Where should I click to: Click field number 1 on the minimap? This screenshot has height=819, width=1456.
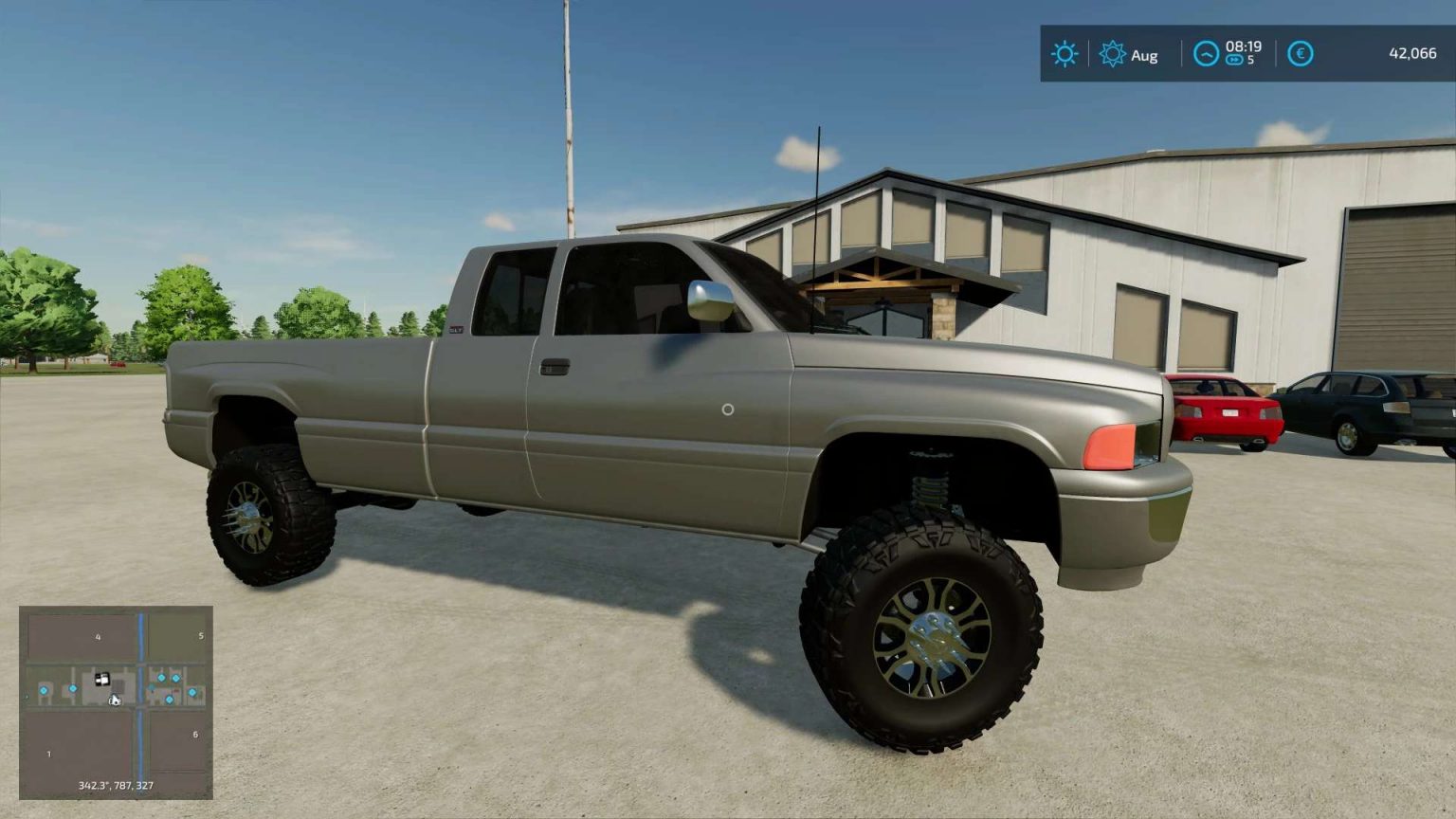(x=48, y=754)
